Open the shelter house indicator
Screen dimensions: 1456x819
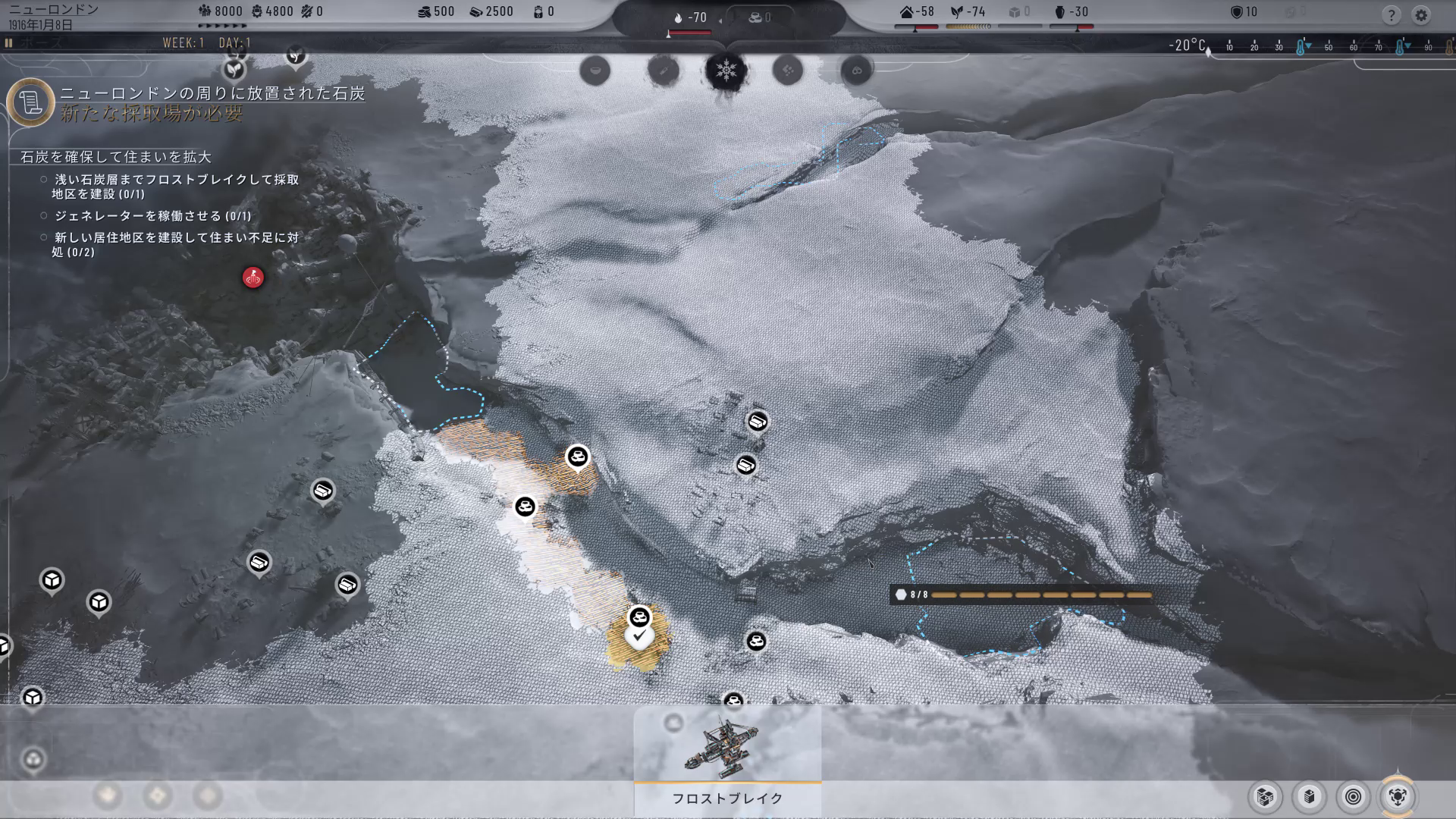[916, 12]
